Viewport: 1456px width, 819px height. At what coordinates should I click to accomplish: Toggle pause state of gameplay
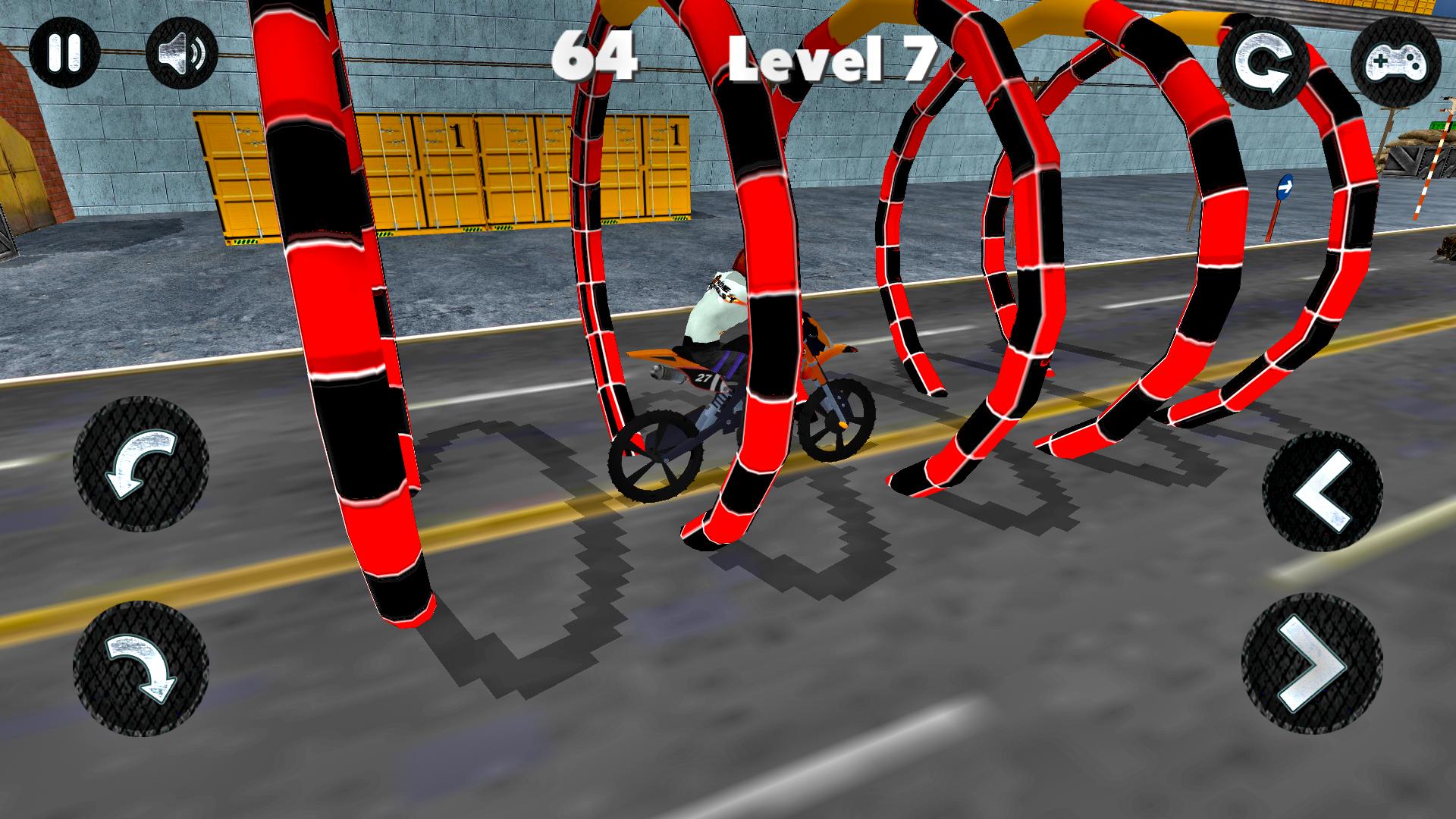(x=64, y=52)
